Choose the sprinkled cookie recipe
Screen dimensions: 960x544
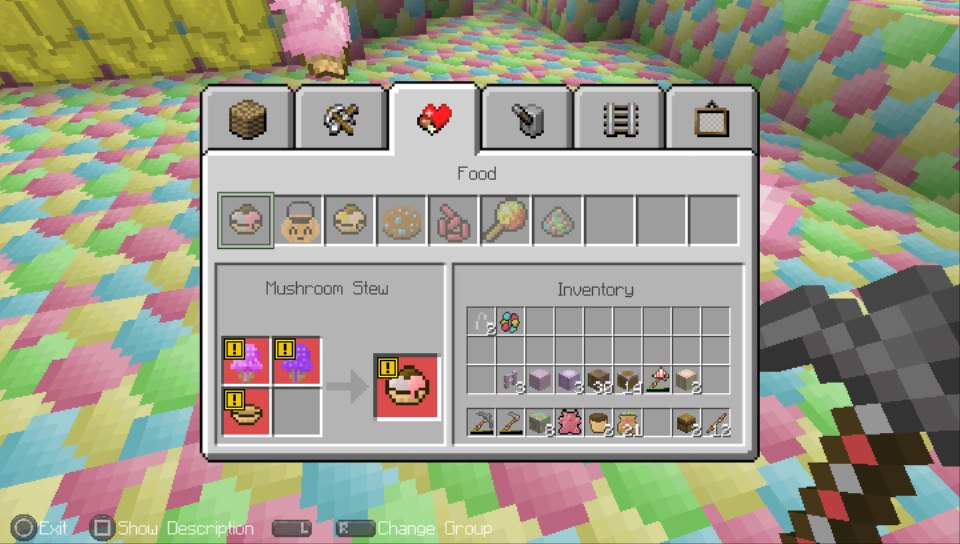(x=402, y=220)
